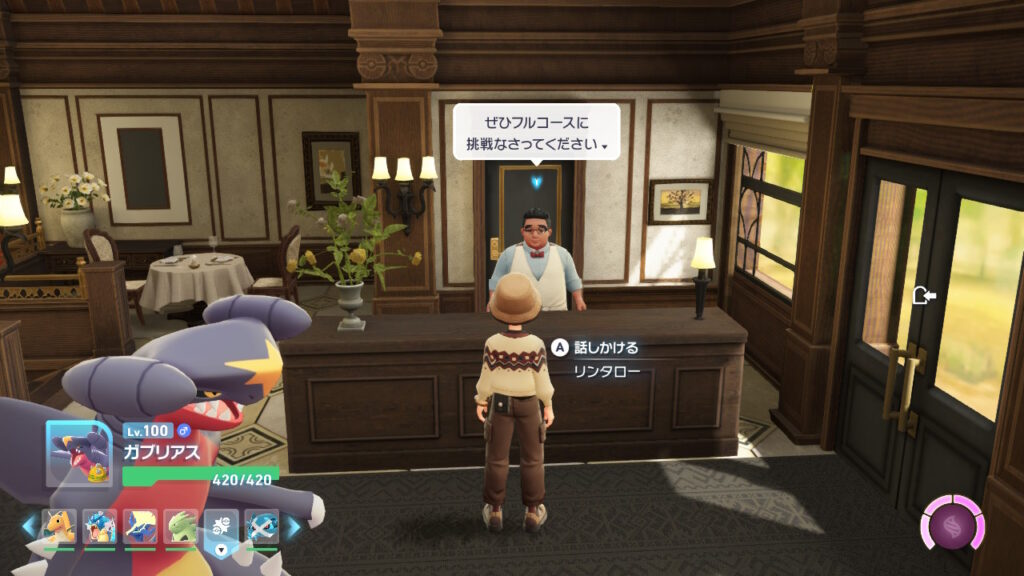Screen dimensions: 1024x576
Task: Select the Metagross party slot
Action: coord(262,527)
